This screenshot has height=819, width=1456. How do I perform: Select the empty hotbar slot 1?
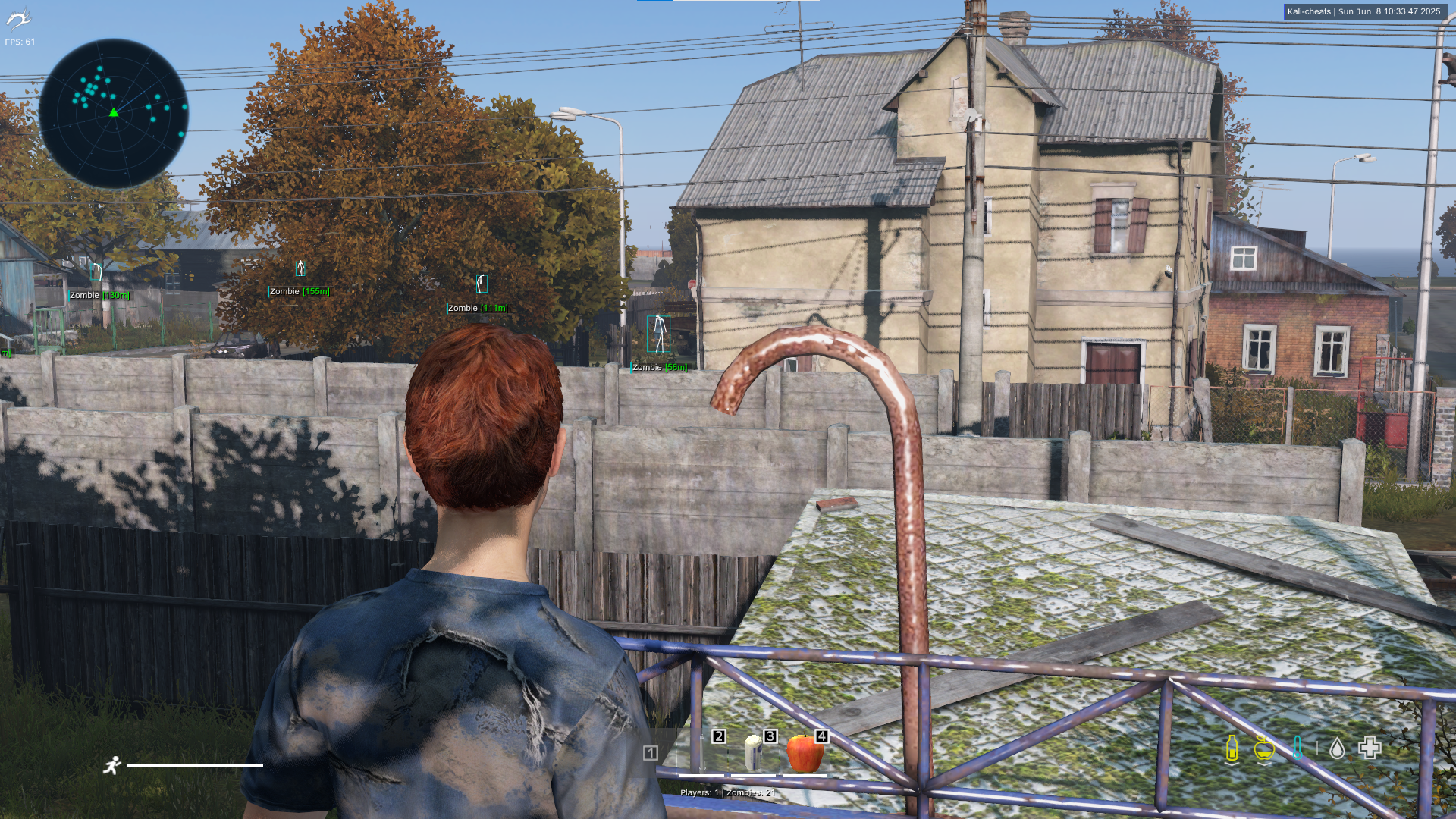pos(651,752)
